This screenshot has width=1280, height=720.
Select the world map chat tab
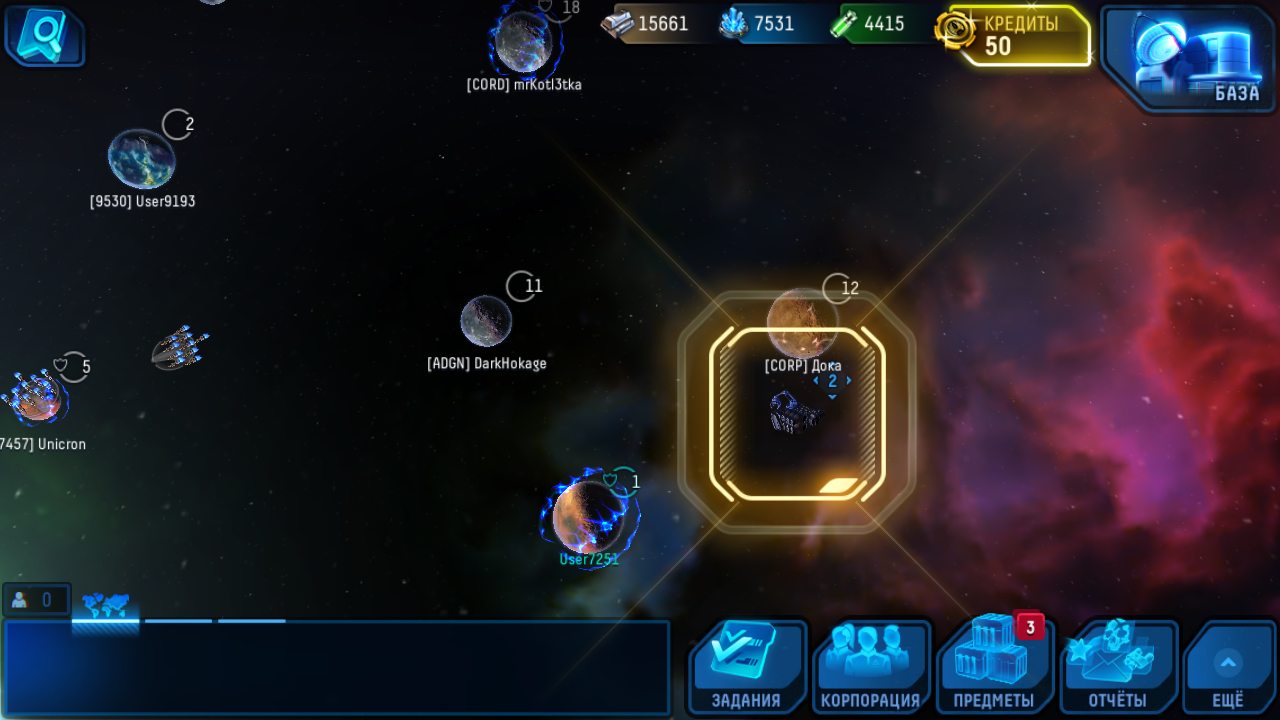pos(105,606)
